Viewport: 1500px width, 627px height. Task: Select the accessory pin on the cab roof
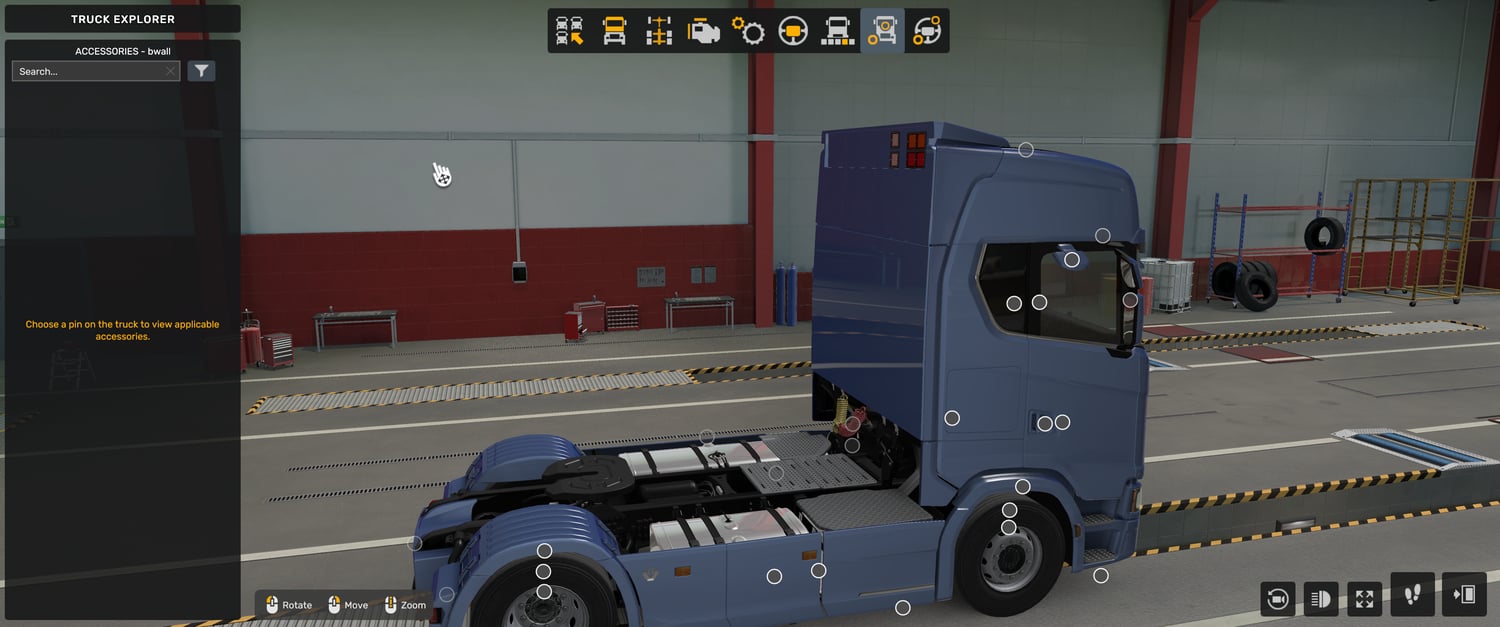click(x=1026, y=150)
